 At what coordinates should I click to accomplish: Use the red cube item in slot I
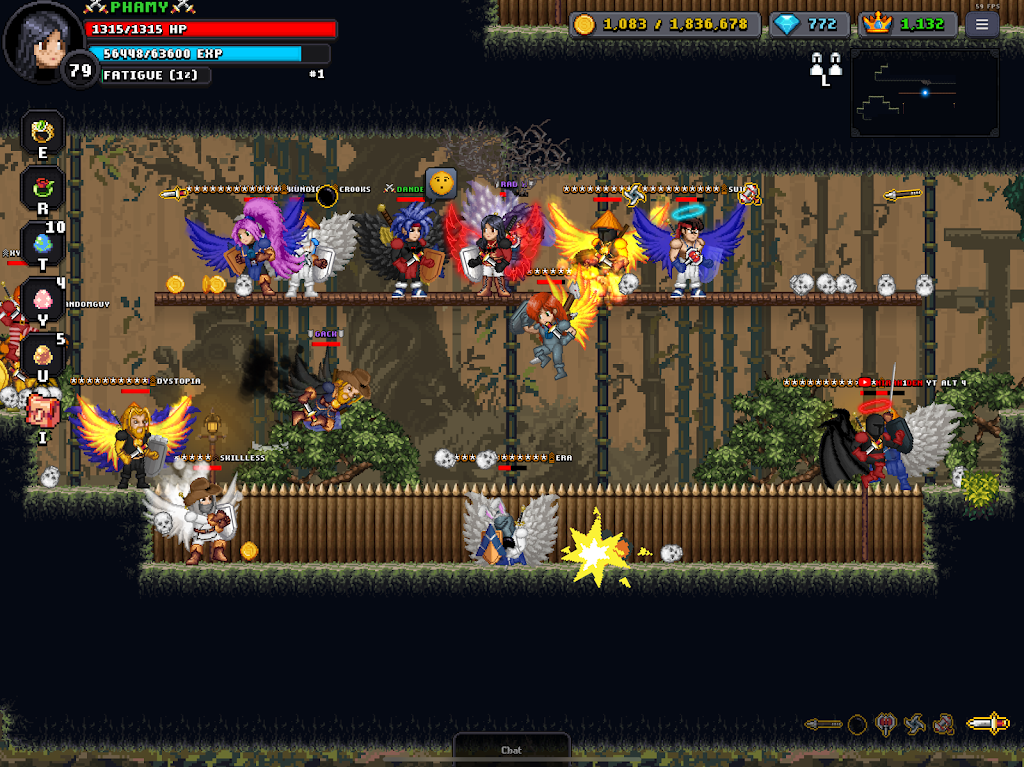(43, 410)
